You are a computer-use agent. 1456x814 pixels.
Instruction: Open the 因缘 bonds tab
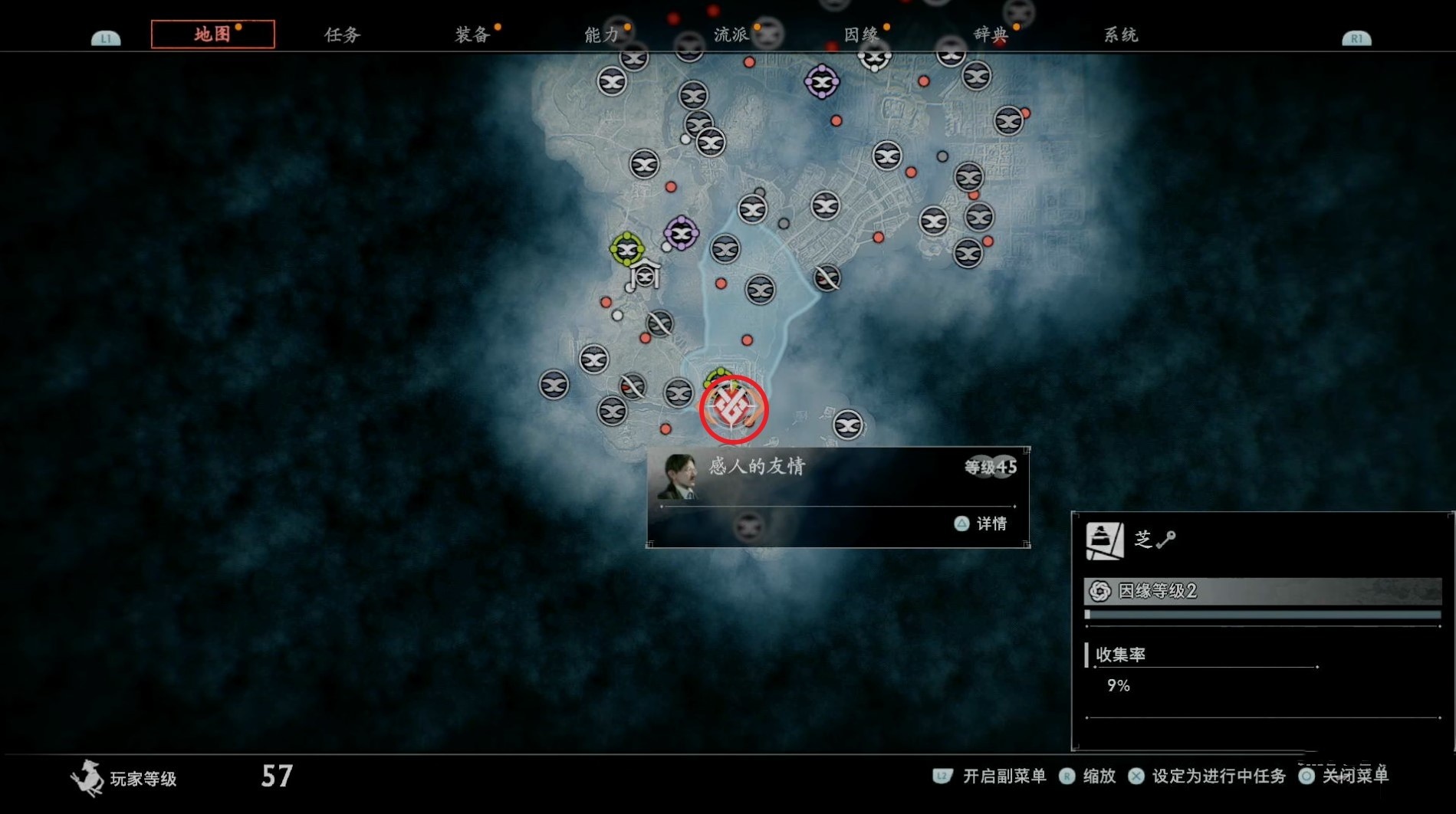pos(861,34)
